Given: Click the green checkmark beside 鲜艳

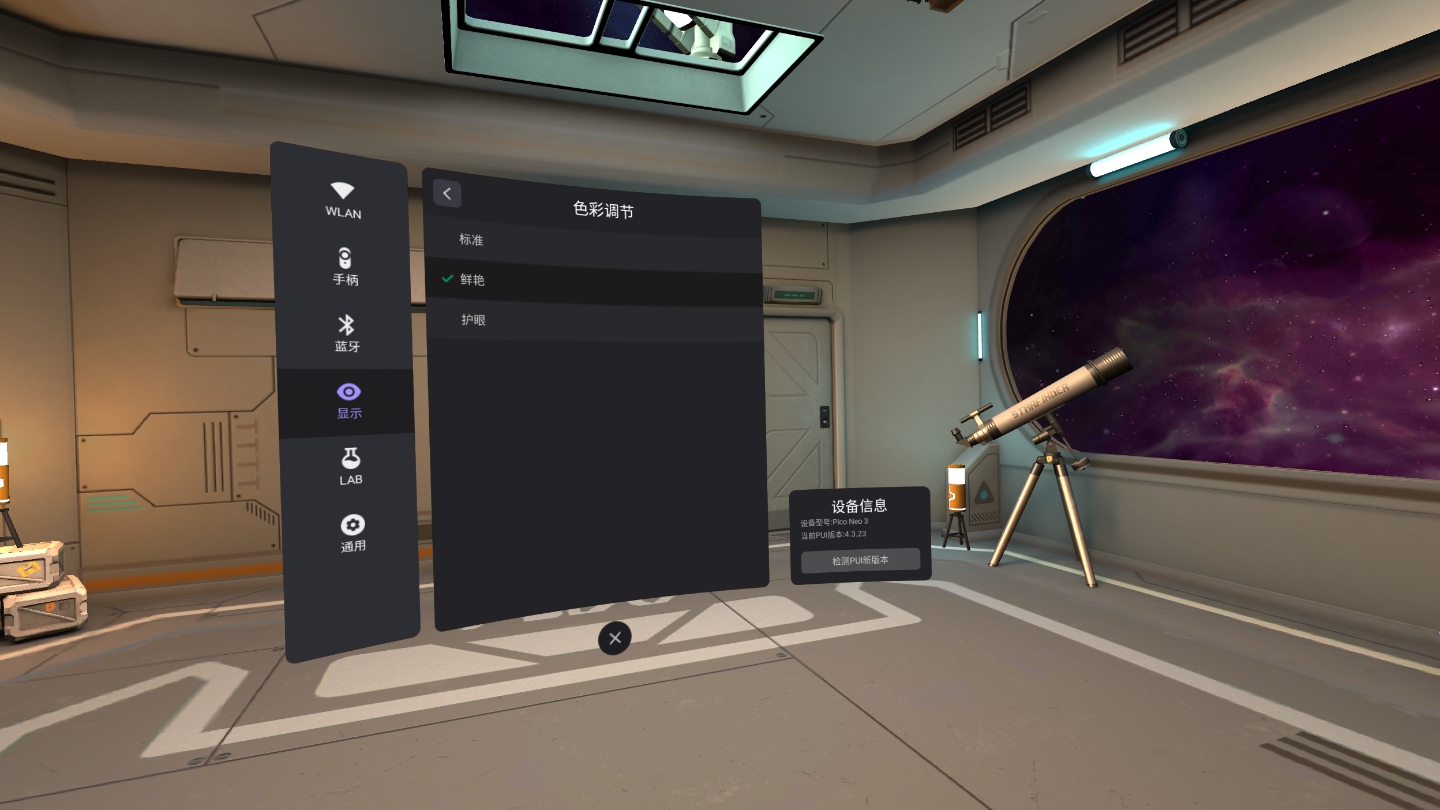Looking at the screenshot, I should click(x=447, y=279).
